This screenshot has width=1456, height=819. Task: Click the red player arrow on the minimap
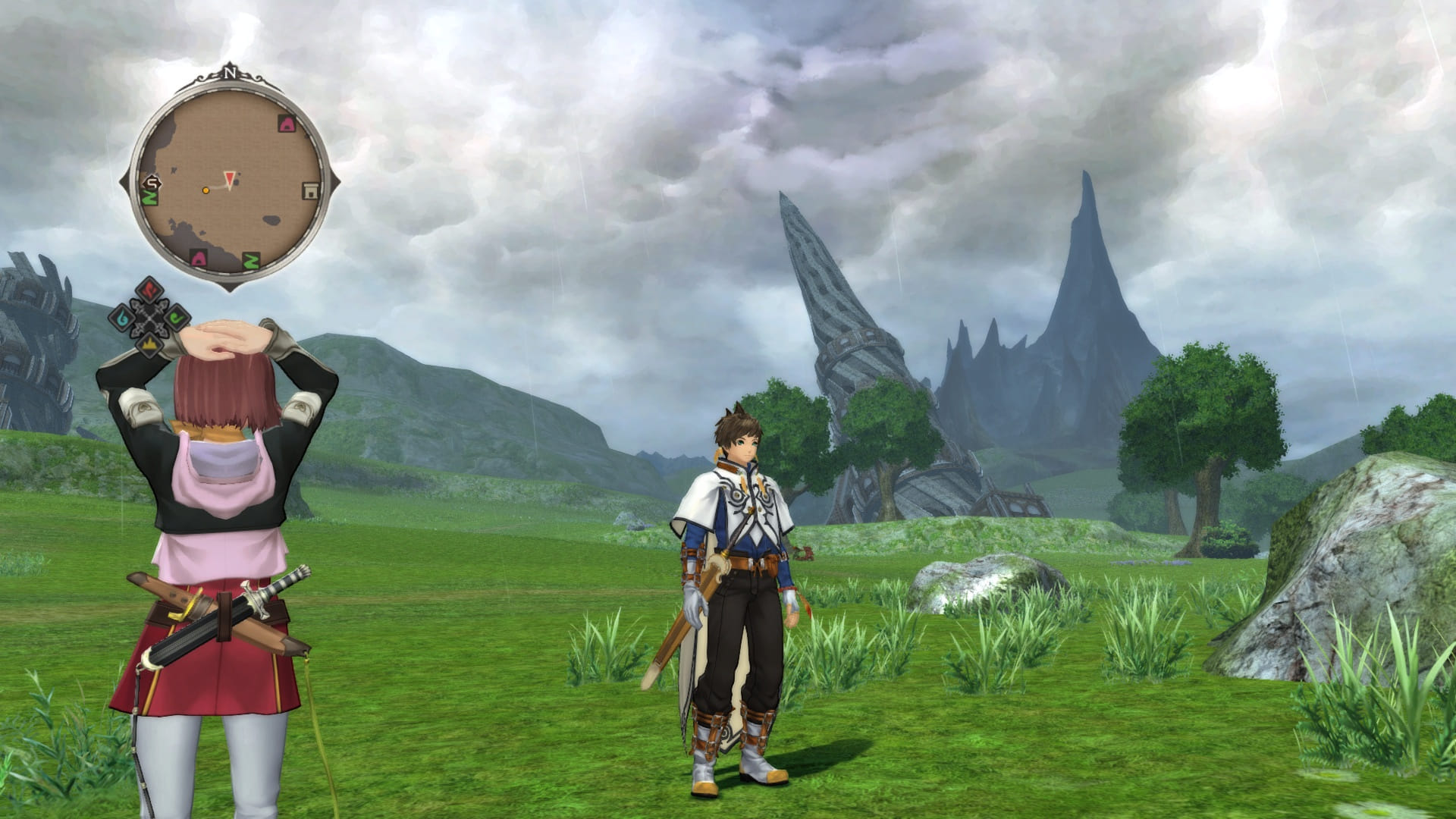(229, 179)
